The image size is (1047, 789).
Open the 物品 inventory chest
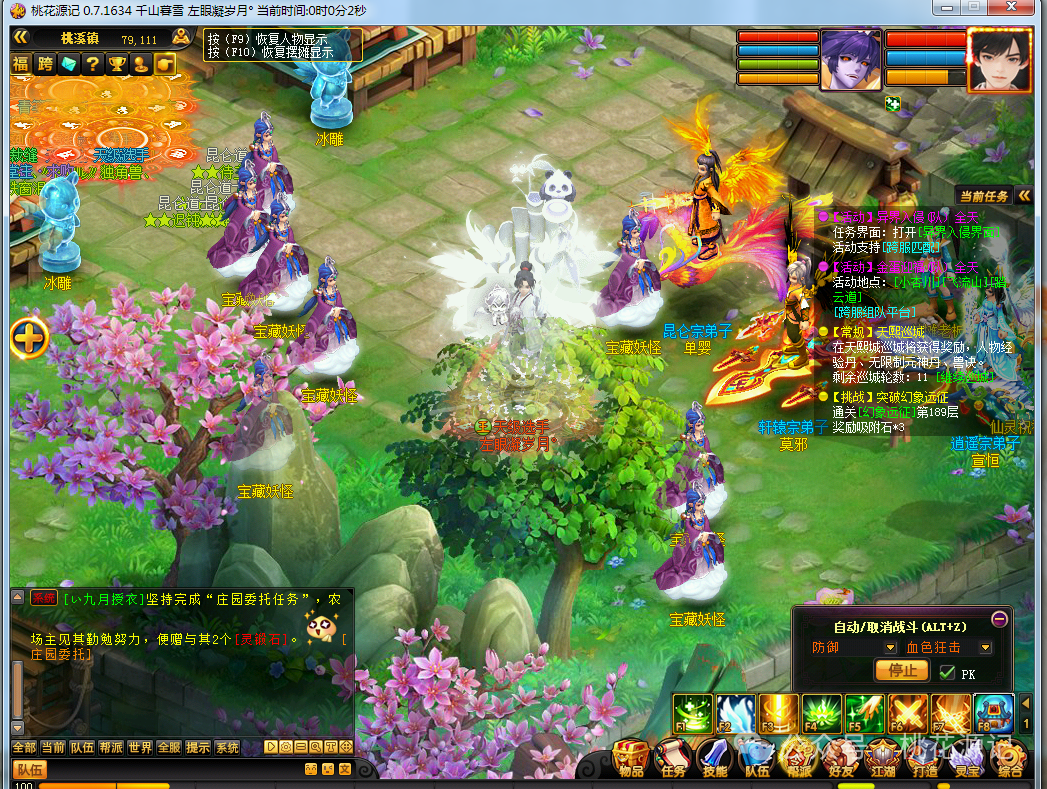point(631,756)
